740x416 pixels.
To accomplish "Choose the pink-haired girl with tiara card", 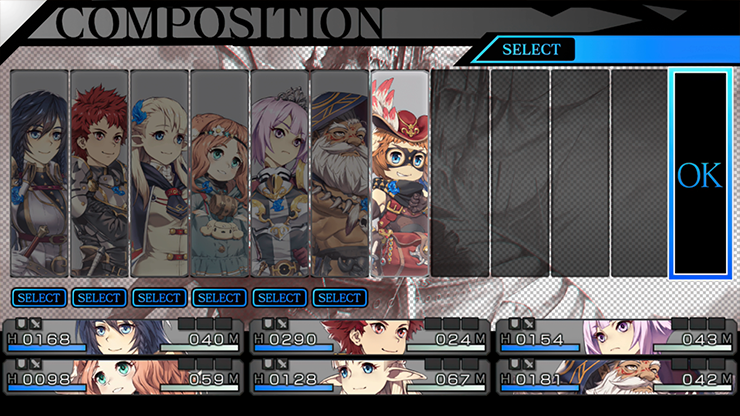I will [279, 172].
